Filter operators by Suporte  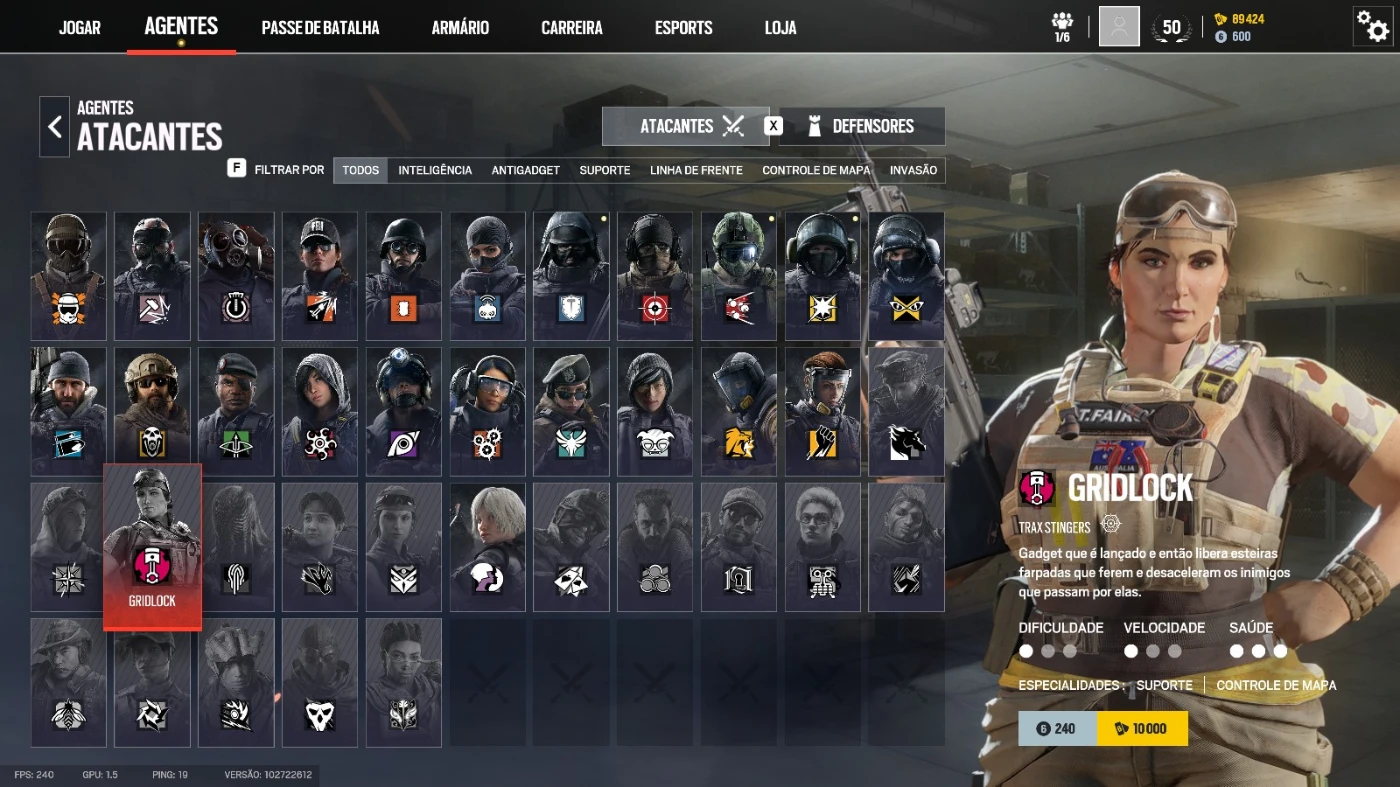[x=604, y=170]
